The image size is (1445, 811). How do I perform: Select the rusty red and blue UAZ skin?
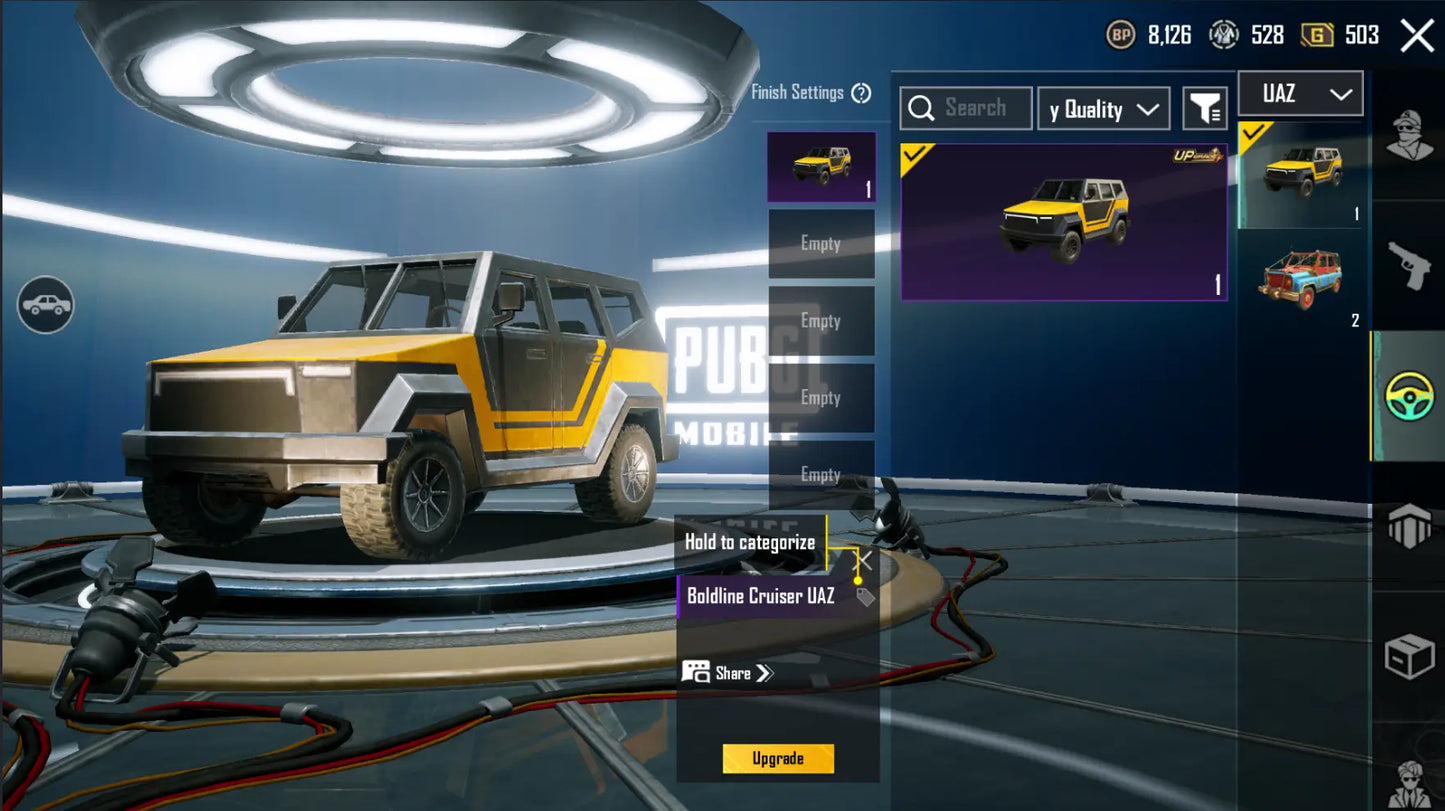[x=1301, y=279]
